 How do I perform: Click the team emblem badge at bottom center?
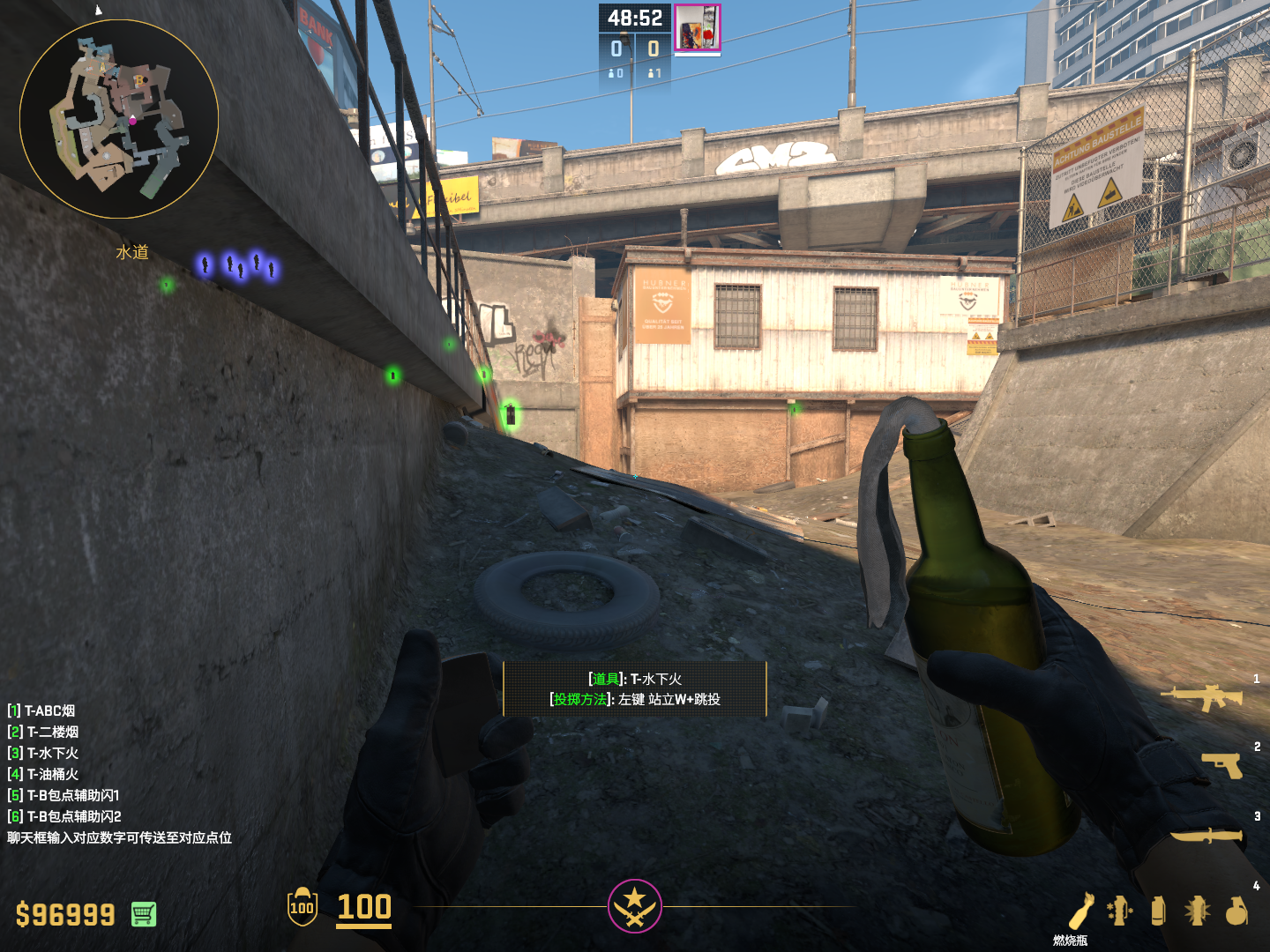[634, 905]
